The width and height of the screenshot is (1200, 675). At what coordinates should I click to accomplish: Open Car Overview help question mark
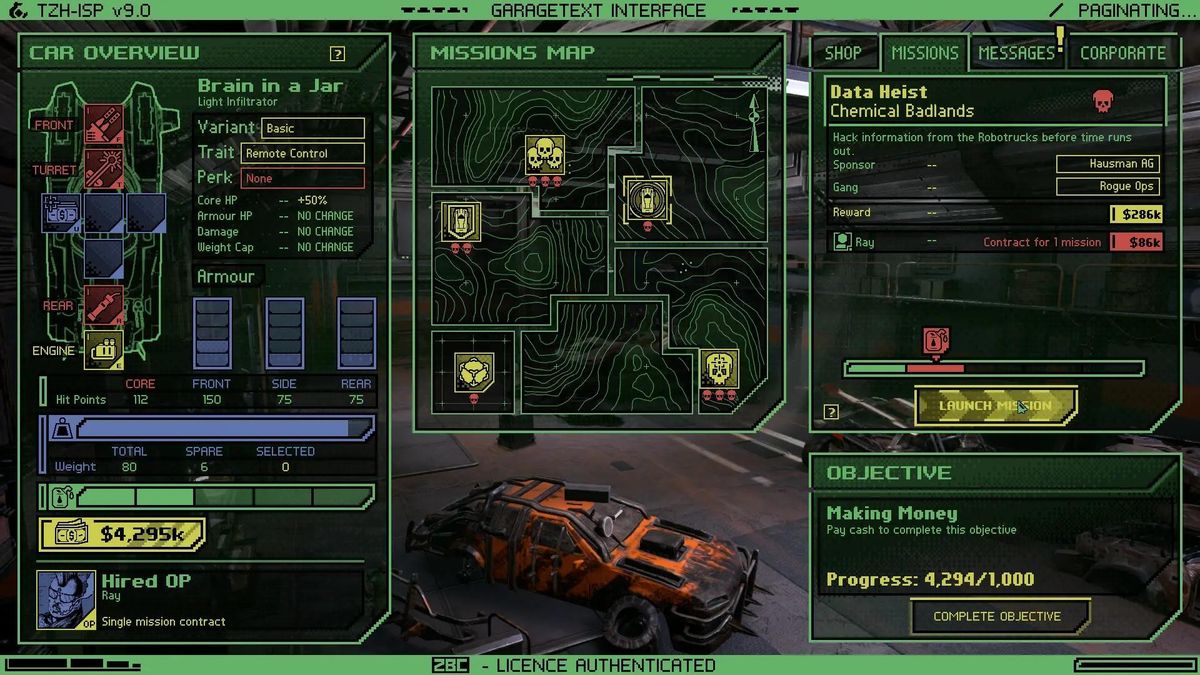point(338,54)
